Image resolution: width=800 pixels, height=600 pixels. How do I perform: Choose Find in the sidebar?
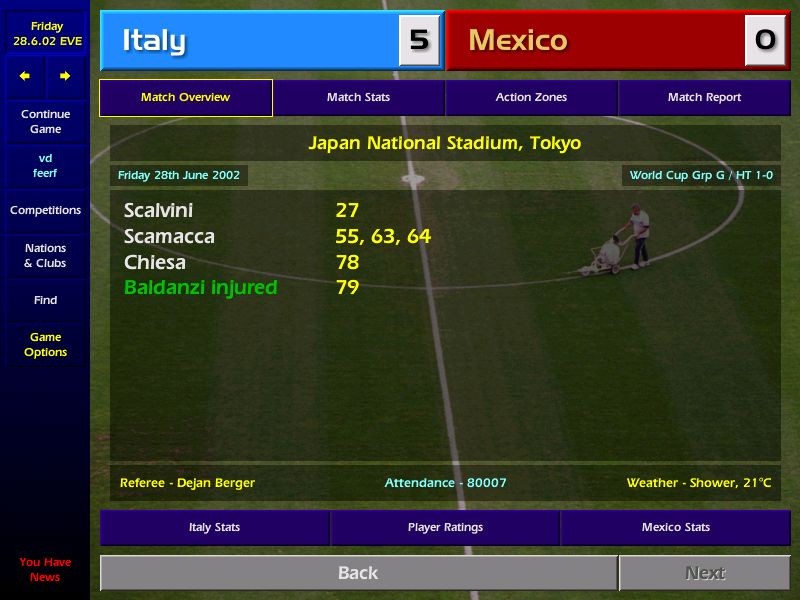pos(45,300)
